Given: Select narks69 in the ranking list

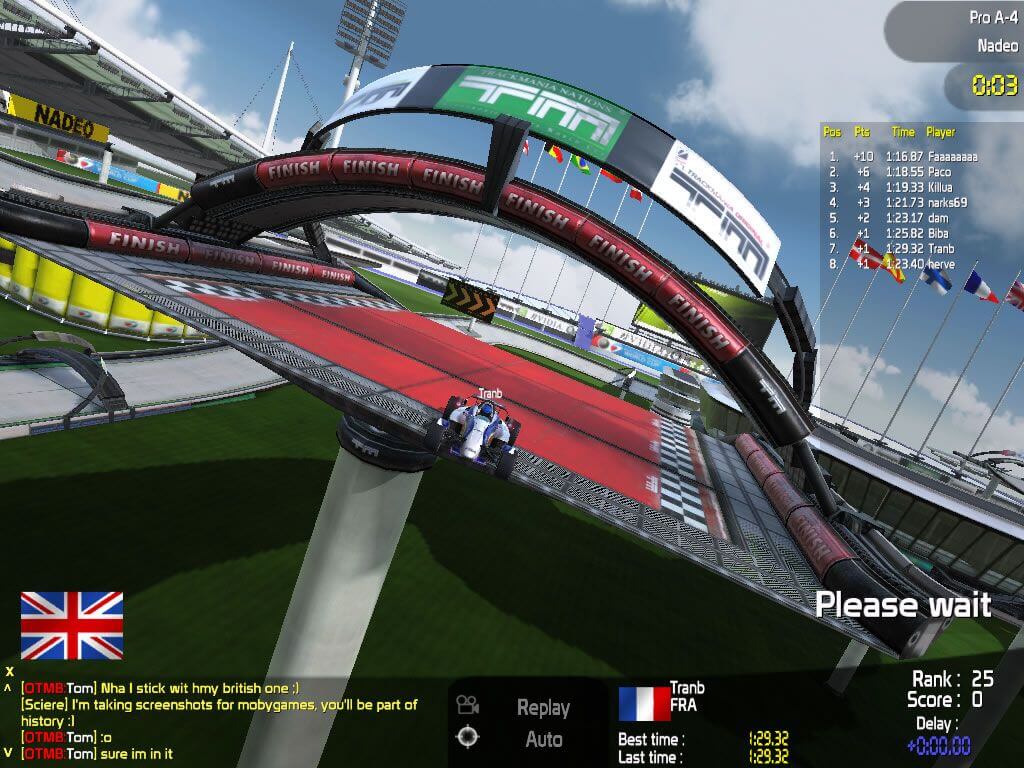Looking at the screenshot, I should click(902, 203).
